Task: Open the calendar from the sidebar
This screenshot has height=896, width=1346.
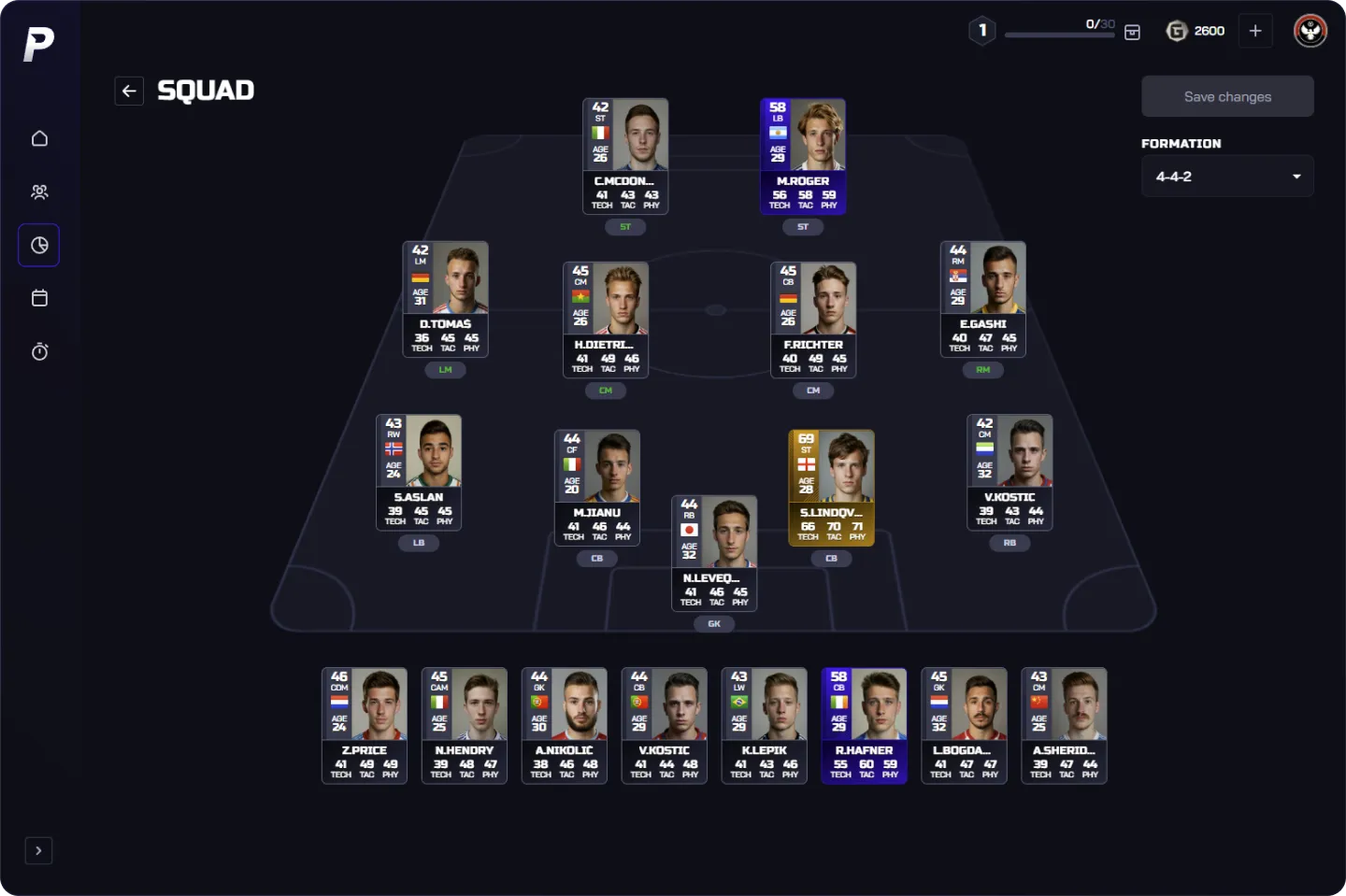Action: (39, 298)
